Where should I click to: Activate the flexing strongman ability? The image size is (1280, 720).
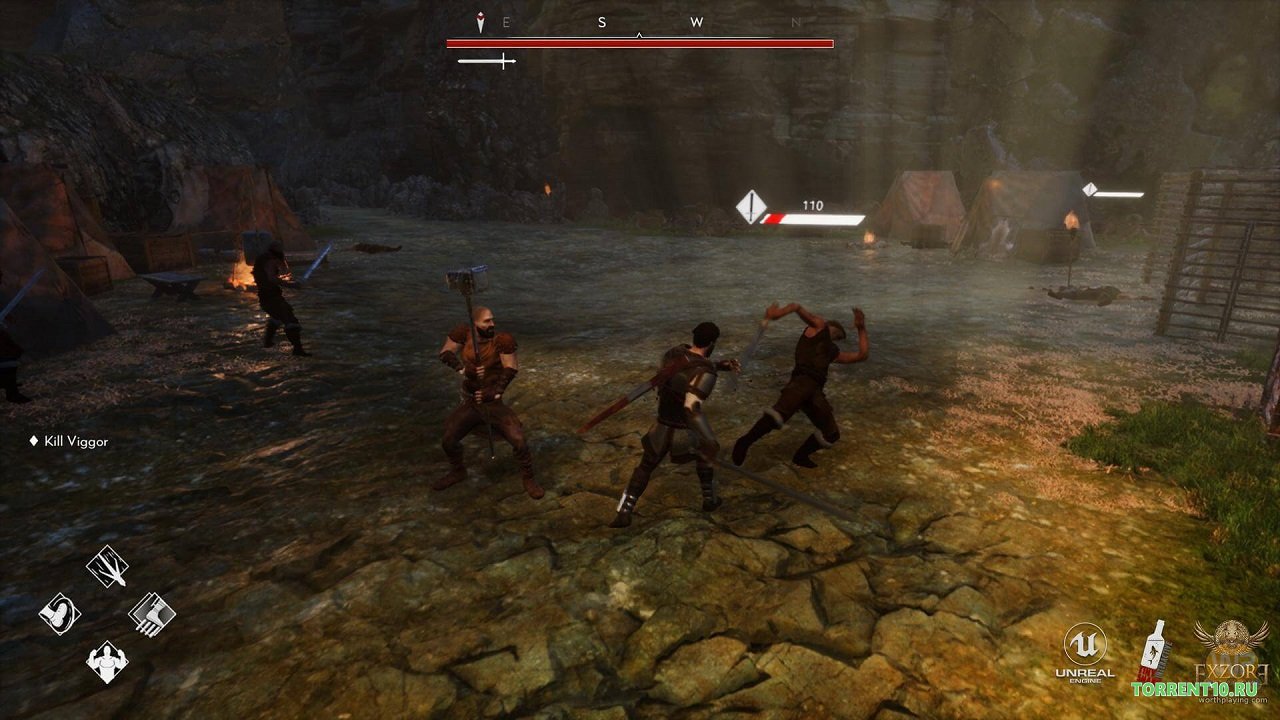coord(107,661)
